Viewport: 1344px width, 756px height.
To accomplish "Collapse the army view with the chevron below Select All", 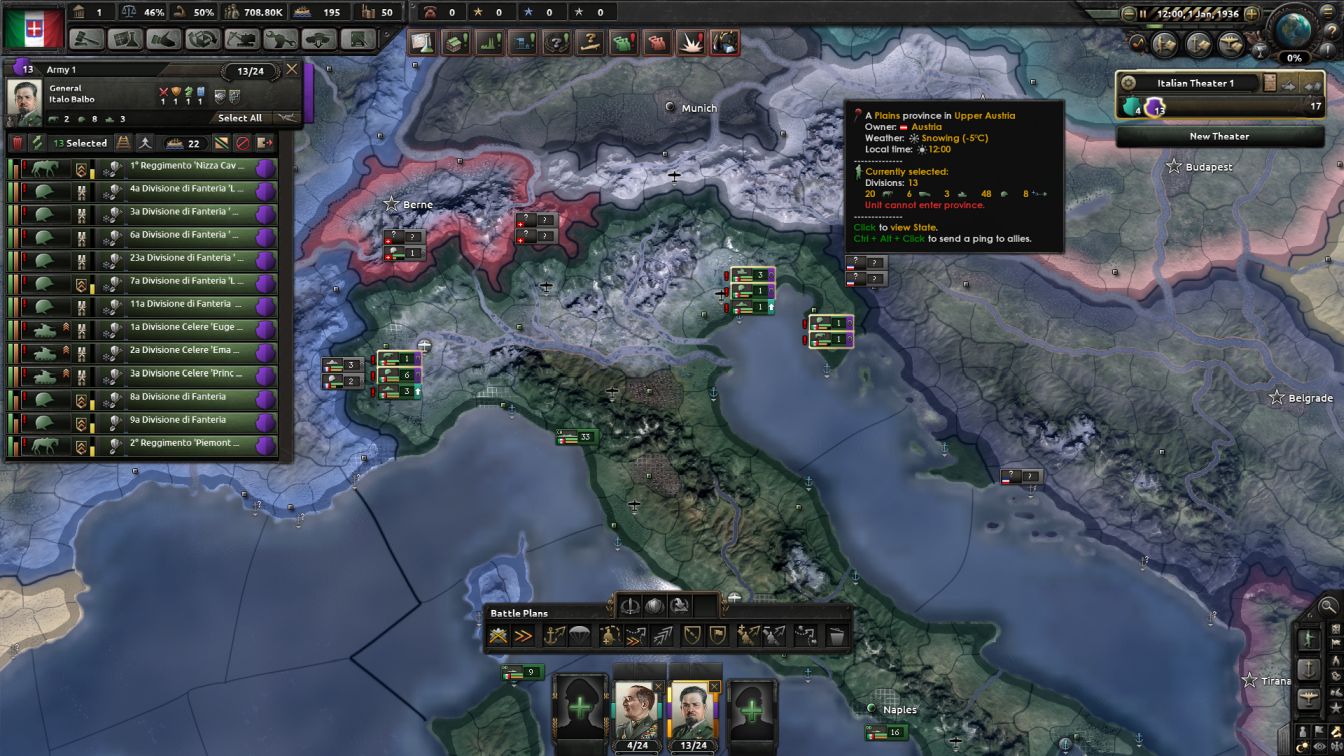I will (287, 117).
